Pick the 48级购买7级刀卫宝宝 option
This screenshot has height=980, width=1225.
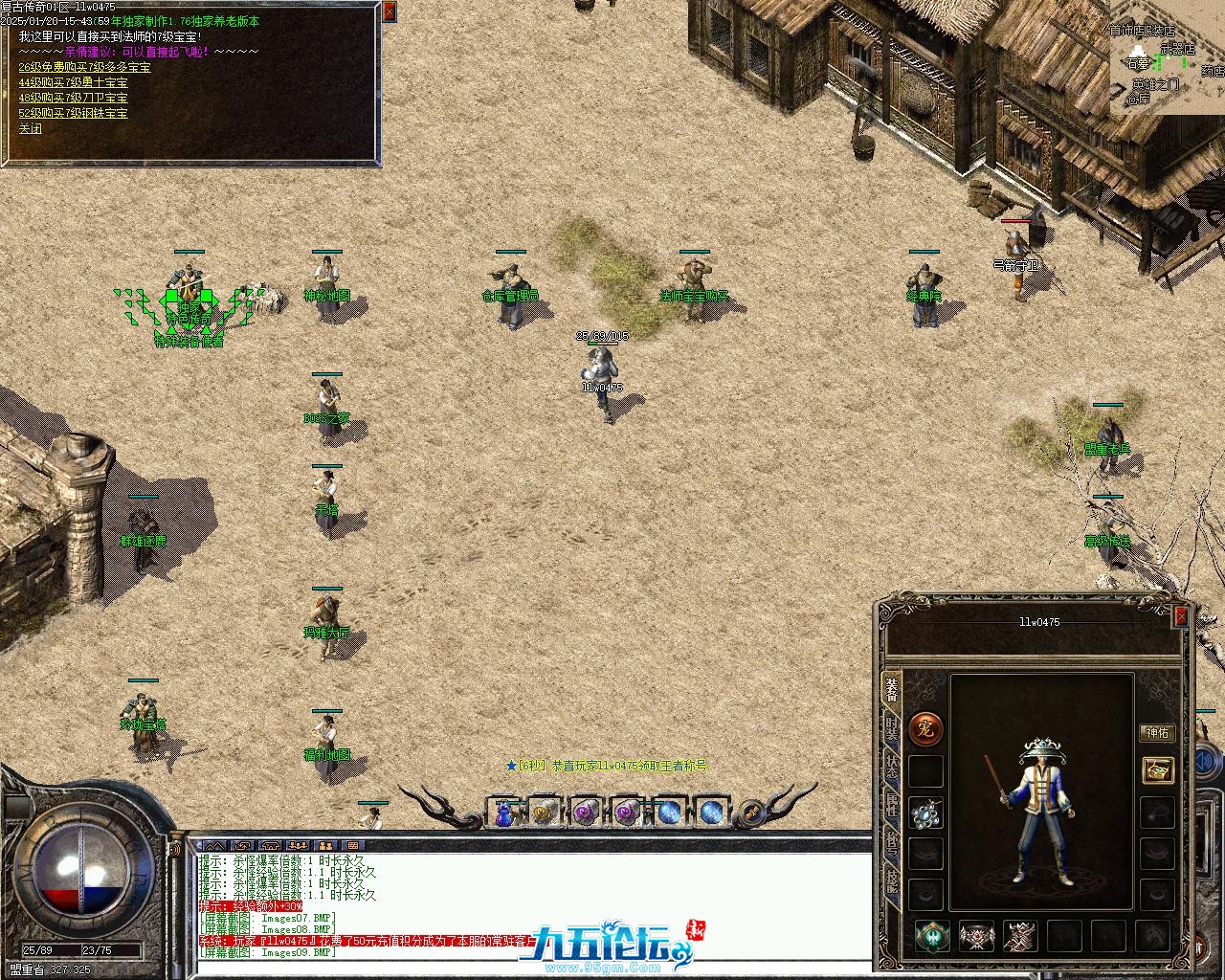(73, 98)
